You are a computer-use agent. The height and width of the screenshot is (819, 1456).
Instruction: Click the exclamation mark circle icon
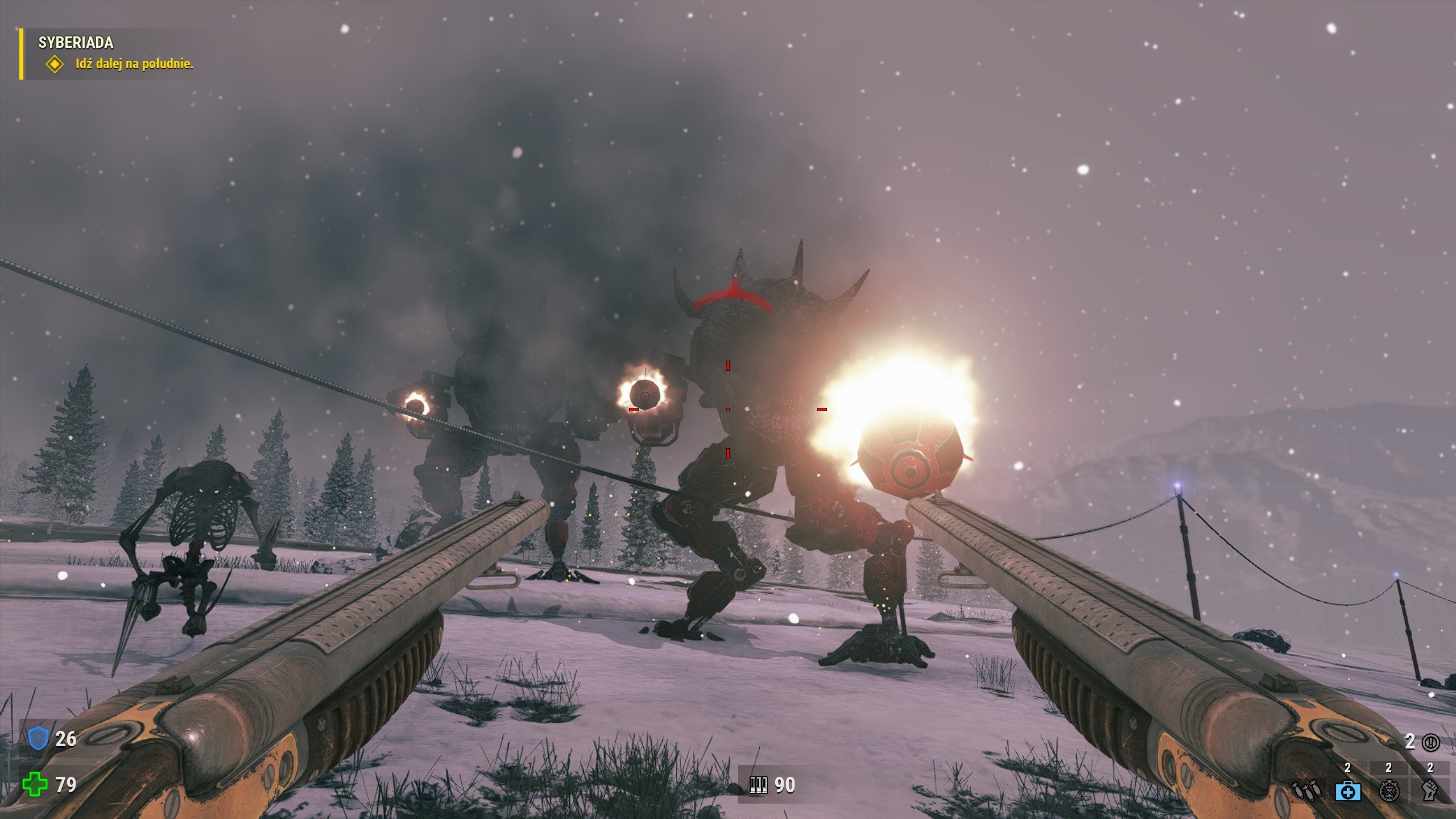click(1431, 742)
